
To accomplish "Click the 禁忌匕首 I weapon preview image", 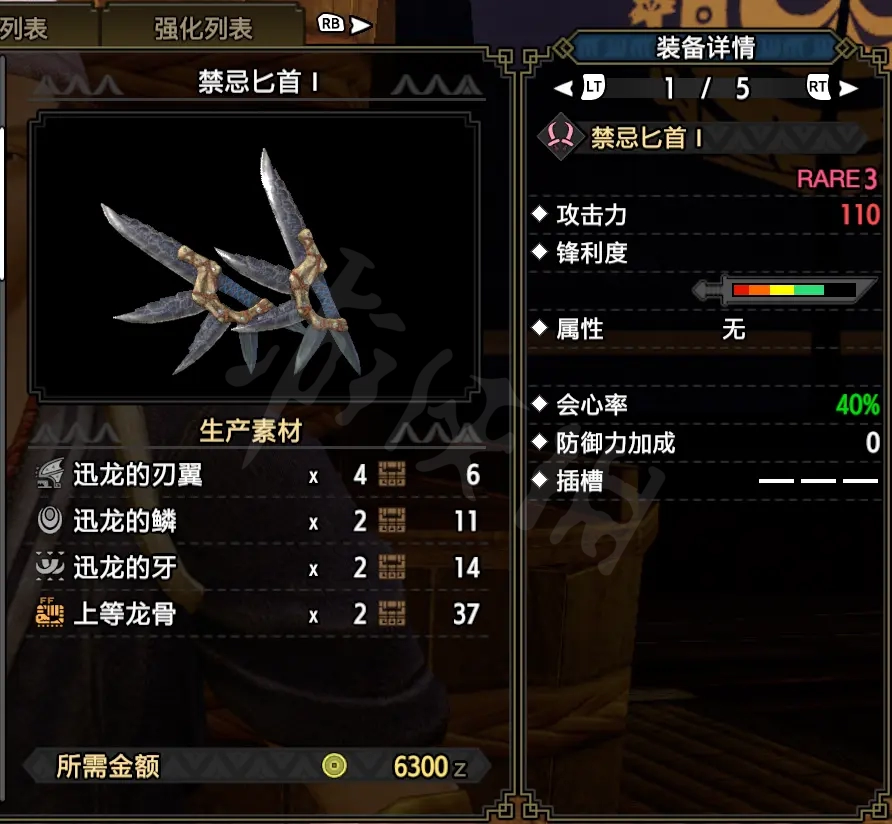I will point(250,256).
